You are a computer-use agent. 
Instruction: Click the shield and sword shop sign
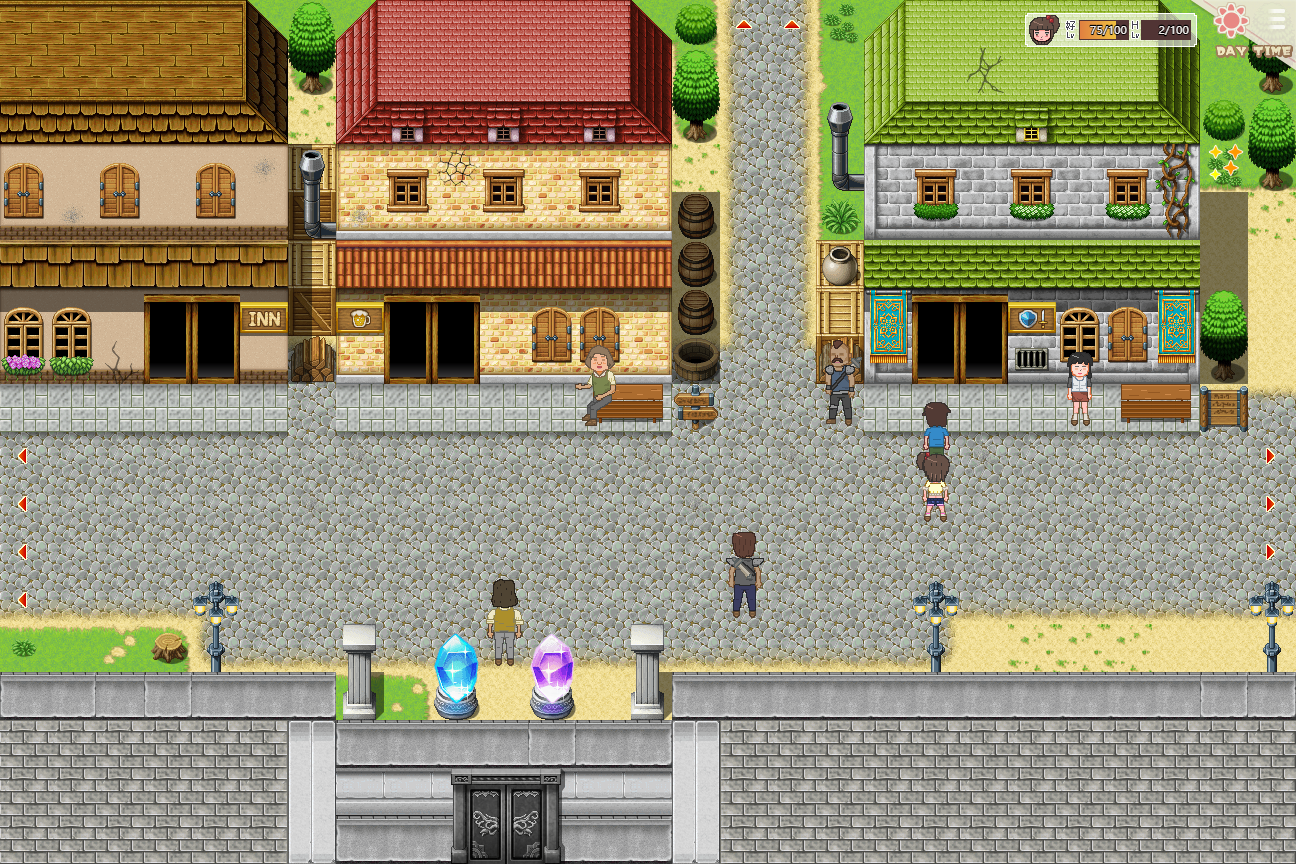1030,320
